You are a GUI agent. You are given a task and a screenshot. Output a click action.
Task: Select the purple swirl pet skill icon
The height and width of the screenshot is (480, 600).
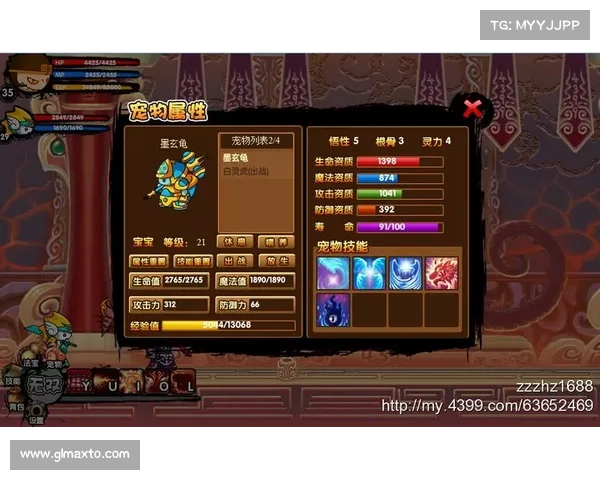pos(333,274)
